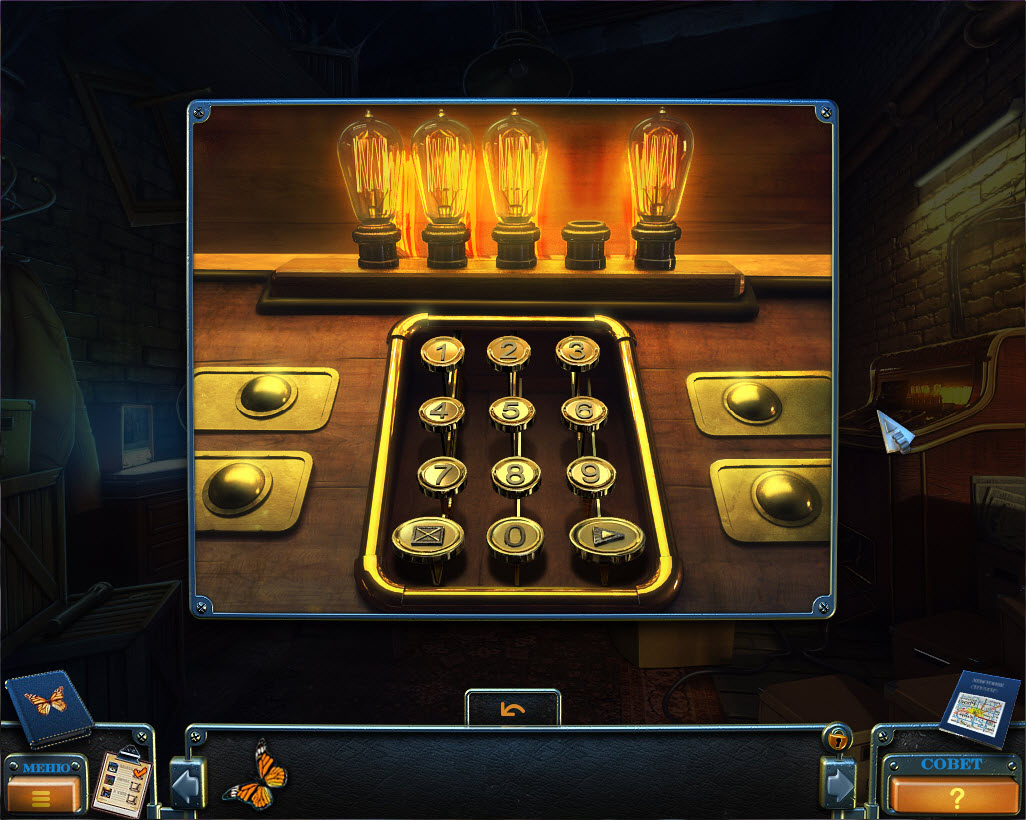This screenshot has width=1026, height=820.
Task: Click the number 9 key
Action: (x=590, y=474)
